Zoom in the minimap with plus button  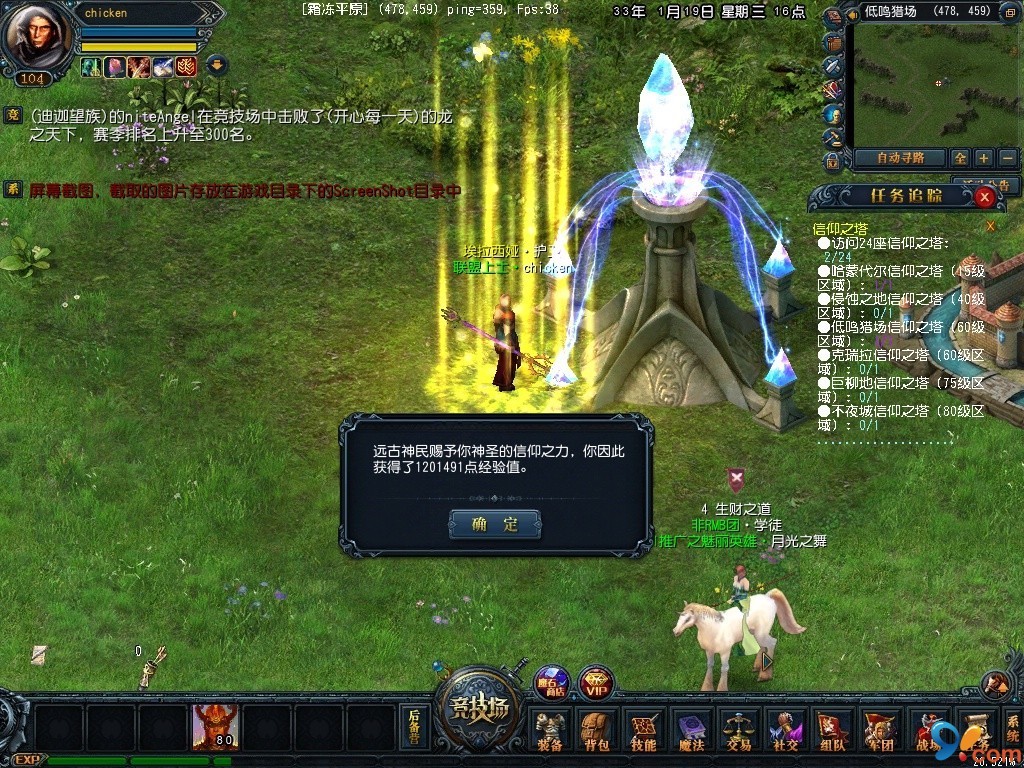(984, 158)
